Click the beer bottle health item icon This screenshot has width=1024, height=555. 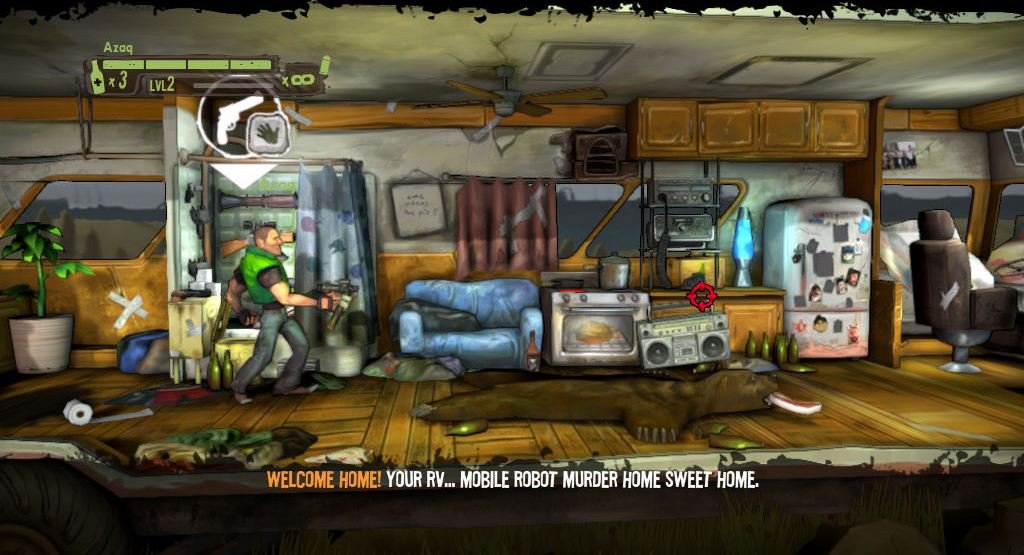coord(98,78)
